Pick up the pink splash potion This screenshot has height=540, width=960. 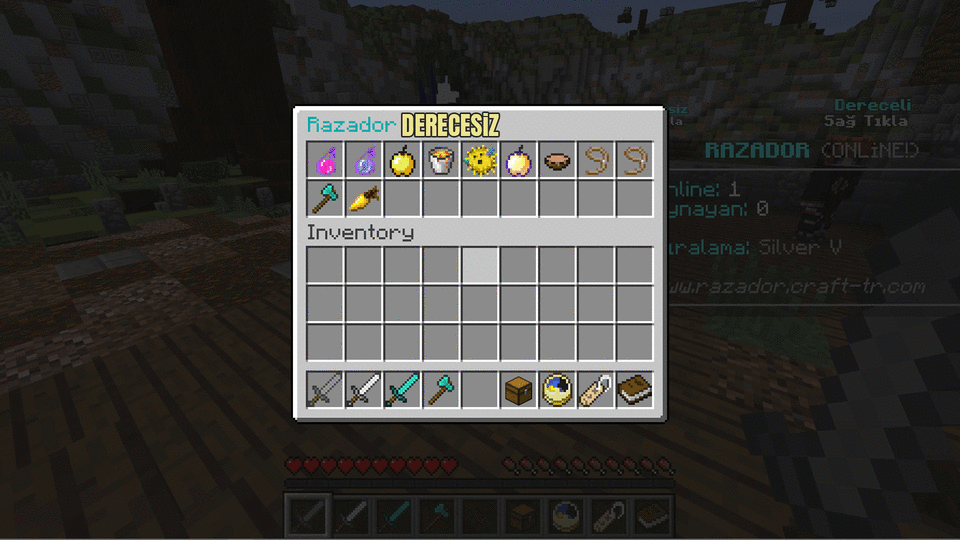pyautogui.click(x=325, y=160)
